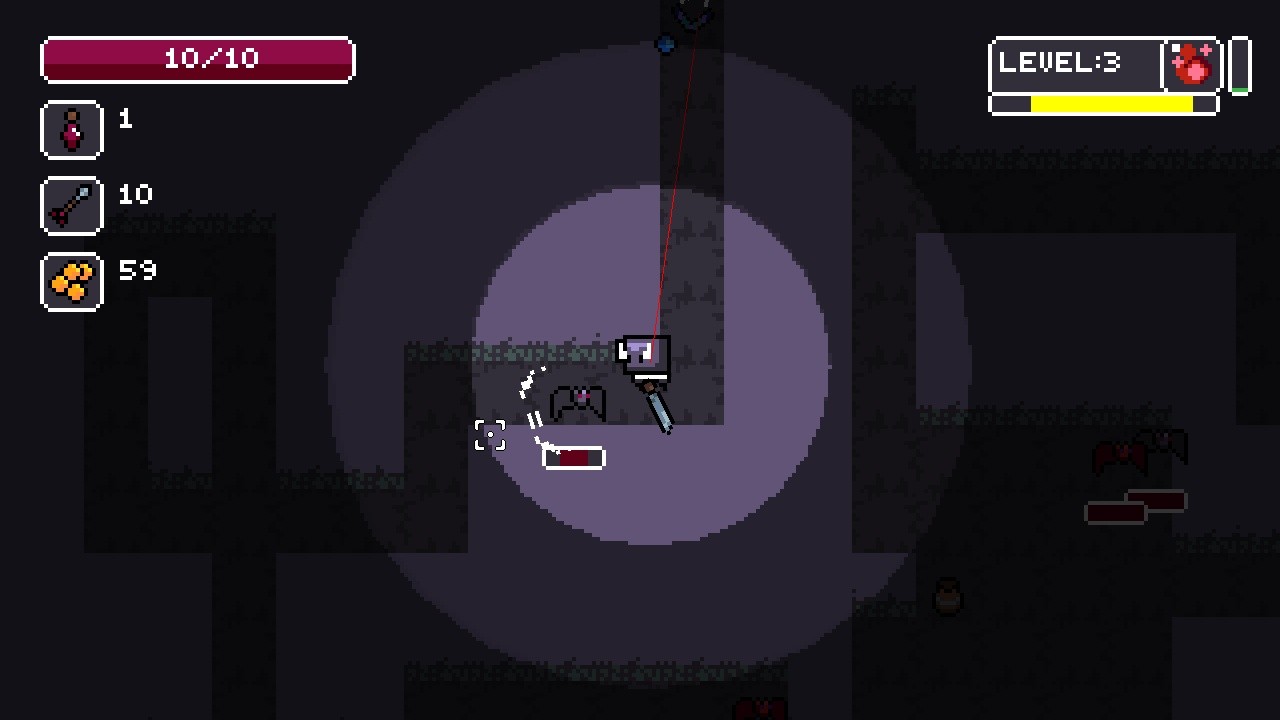Click the arrow ammo icon
Viewport: 1280px width, 720px height.
(71, 204)
